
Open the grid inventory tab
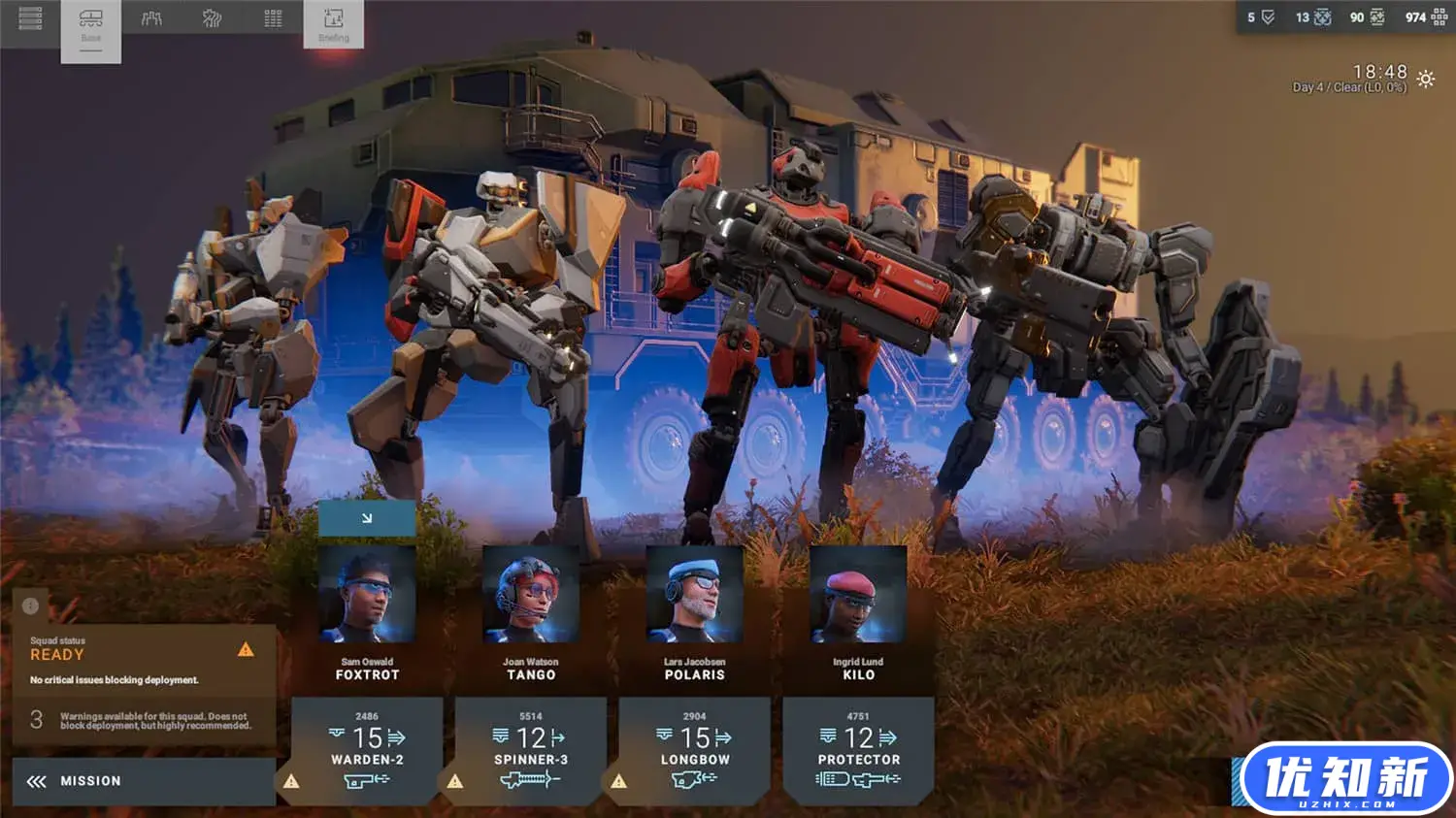[x=273, y=18]
